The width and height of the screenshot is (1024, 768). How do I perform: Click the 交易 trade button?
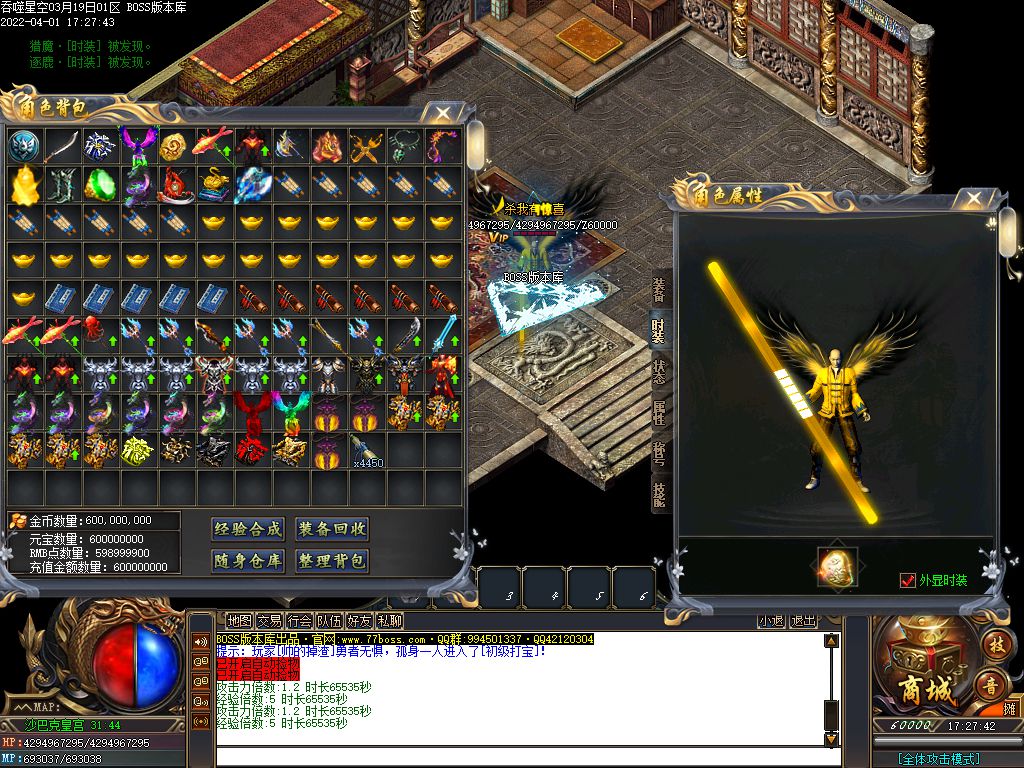tap(269, 621)
